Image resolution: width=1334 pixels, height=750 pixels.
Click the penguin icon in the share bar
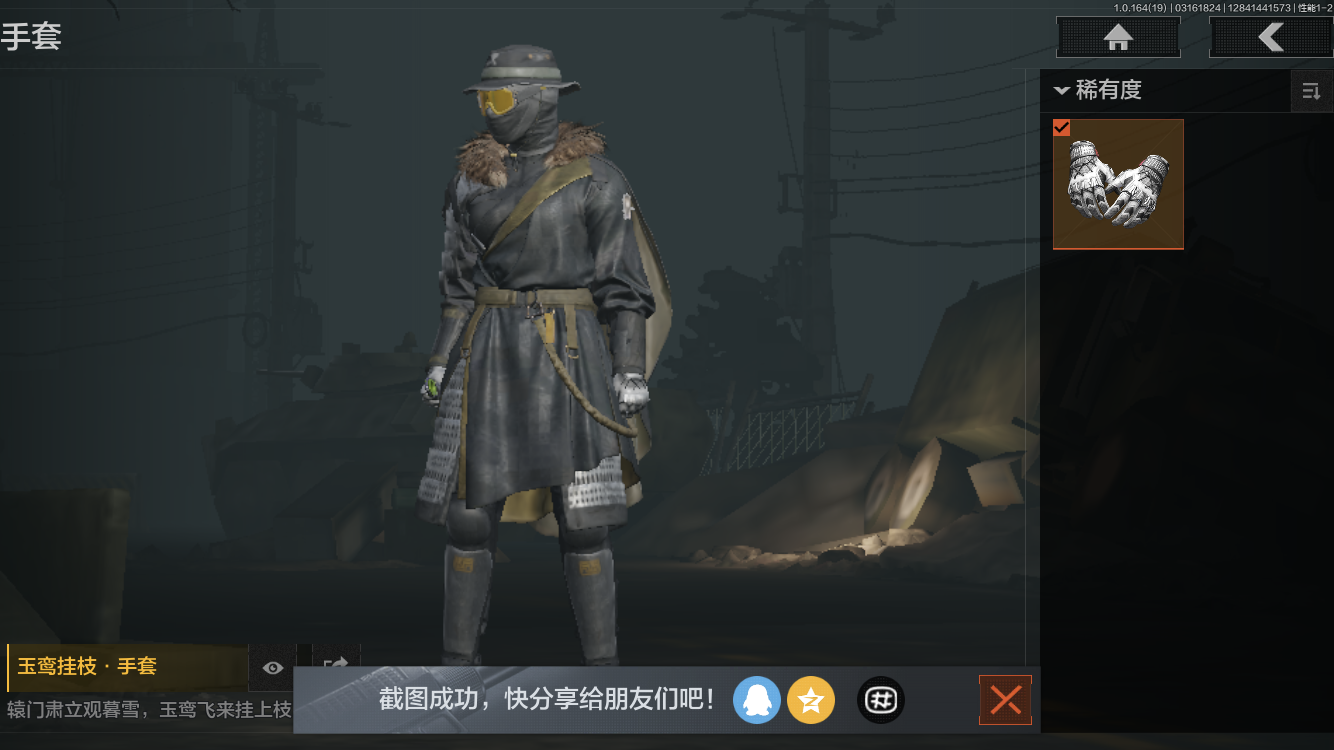(757, 700)
